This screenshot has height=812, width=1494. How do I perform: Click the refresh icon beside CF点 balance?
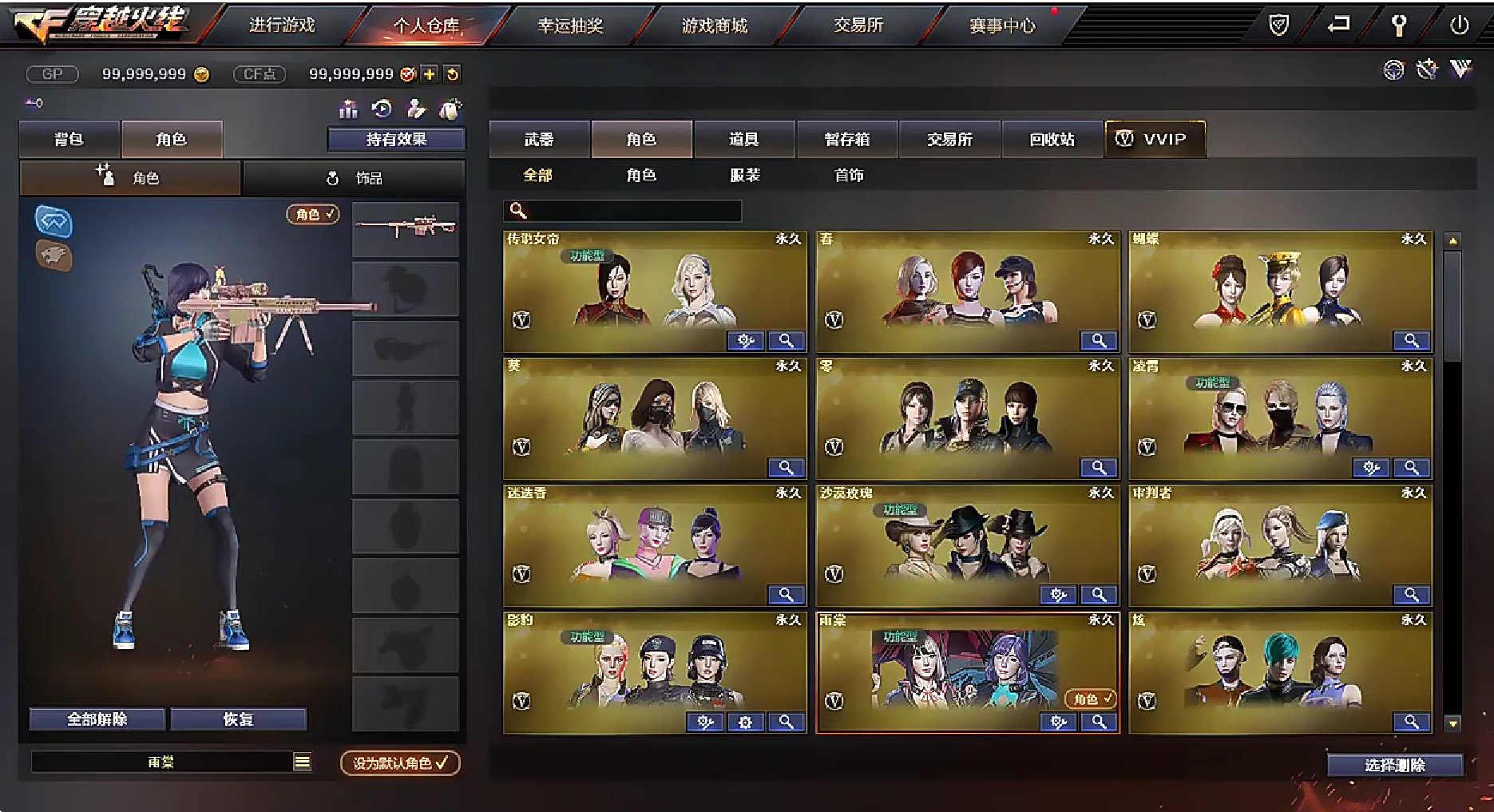(x=451, y=74)
